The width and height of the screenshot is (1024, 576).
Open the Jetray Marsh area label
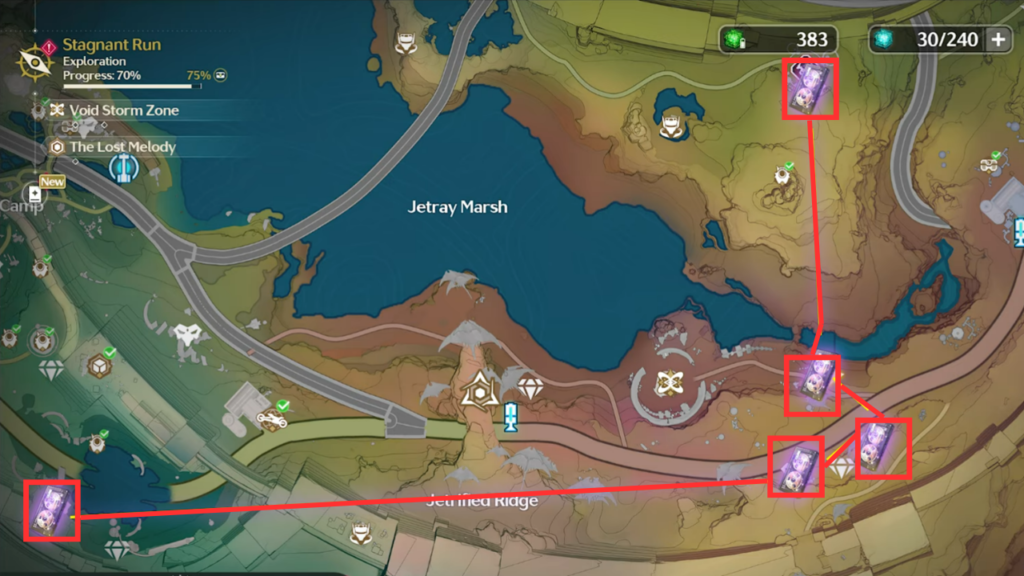(x=458, y=207)
